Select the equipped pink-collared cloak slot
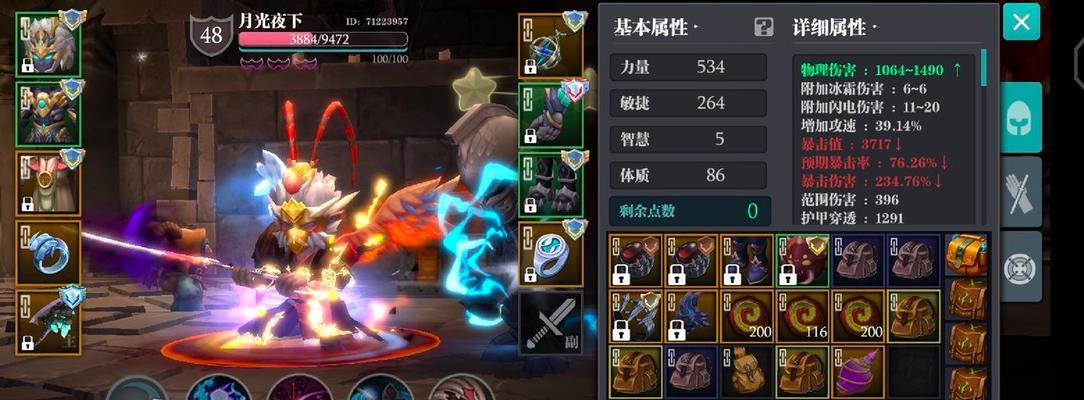1084x400 pixels. [x=48, y=182]
